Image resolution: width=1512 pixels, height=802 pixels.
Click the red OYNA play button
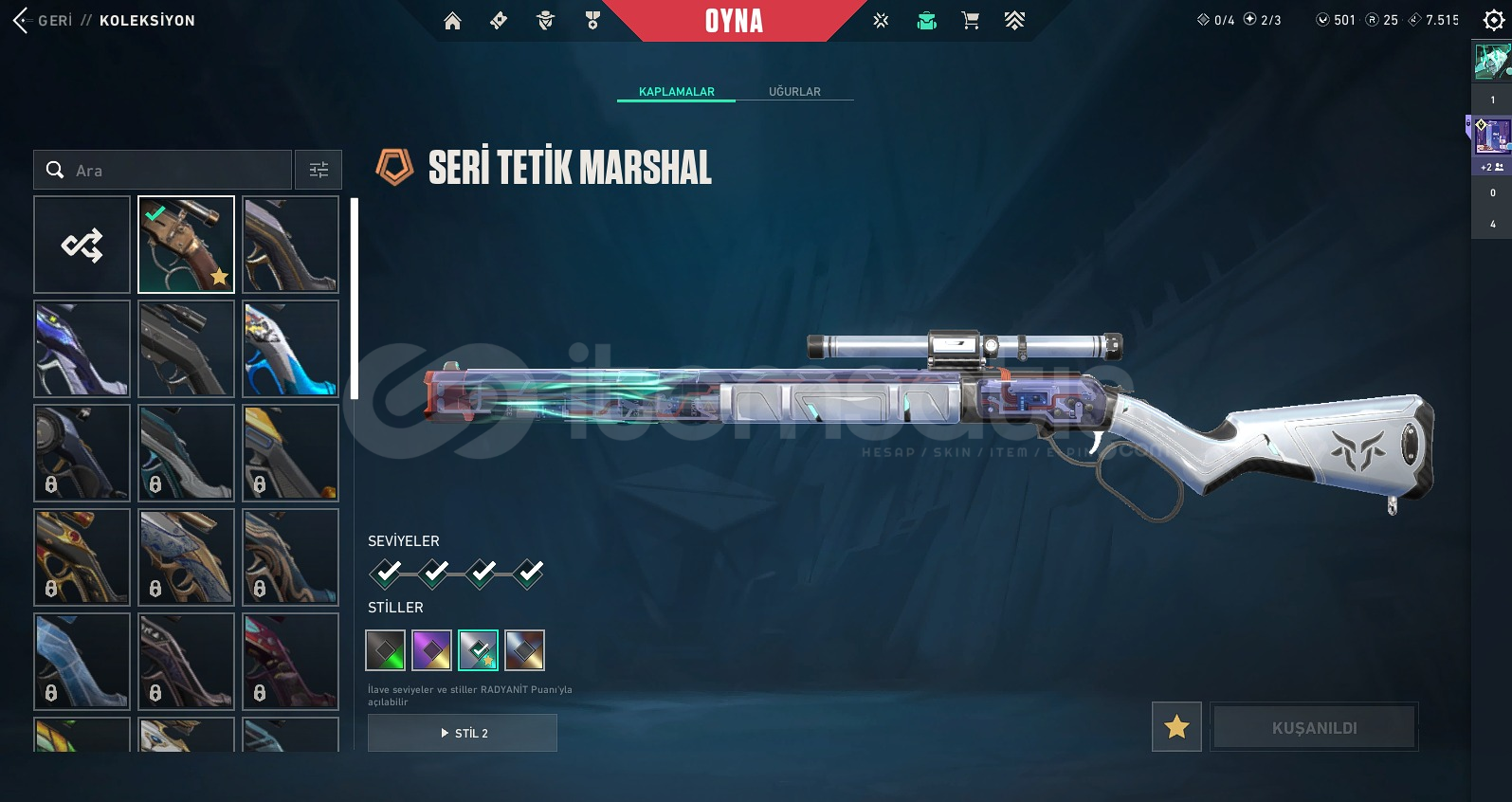pos(734,21)
